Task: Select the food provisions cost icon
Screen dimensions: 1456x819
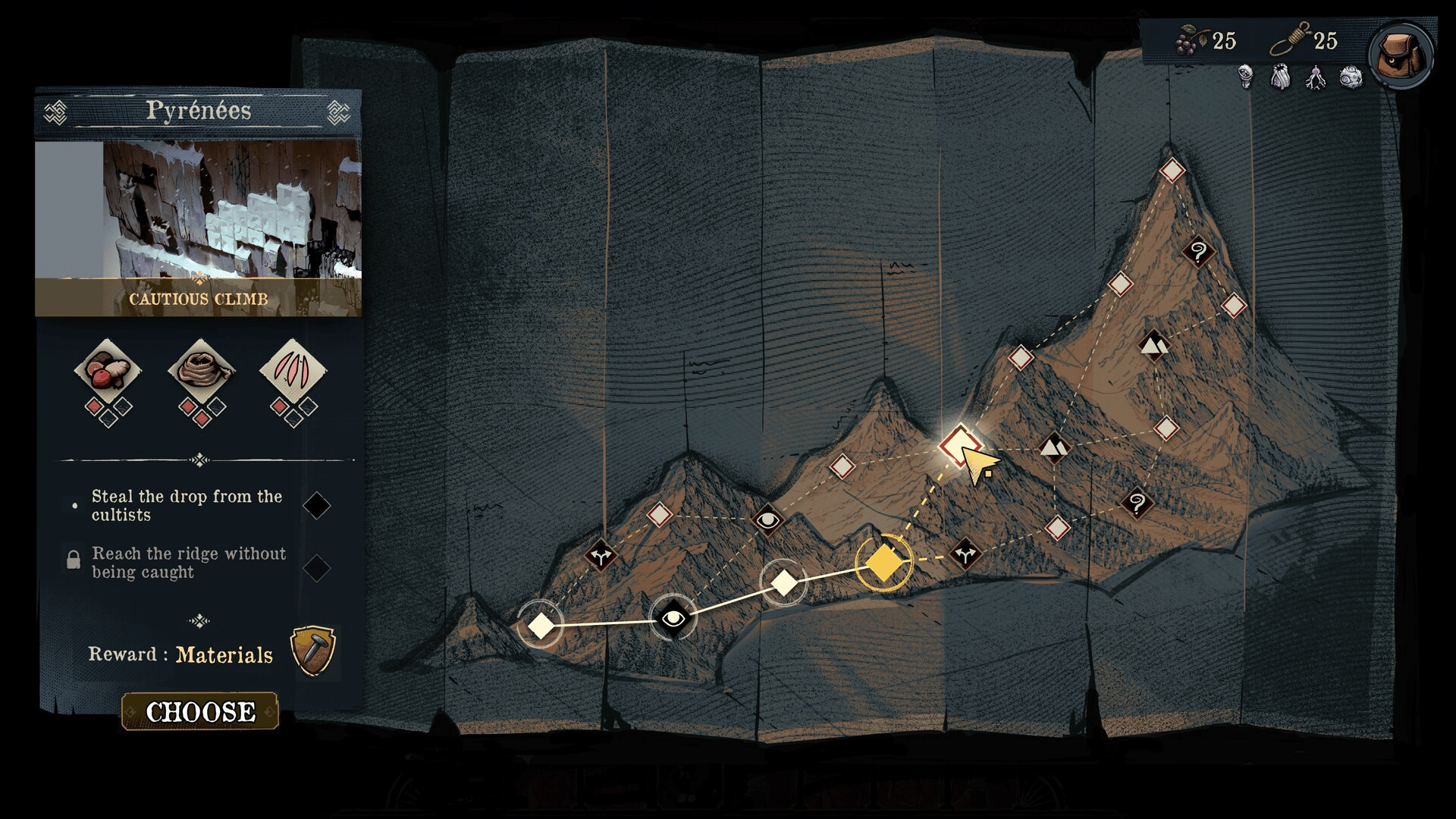Action: click(107, 371)
